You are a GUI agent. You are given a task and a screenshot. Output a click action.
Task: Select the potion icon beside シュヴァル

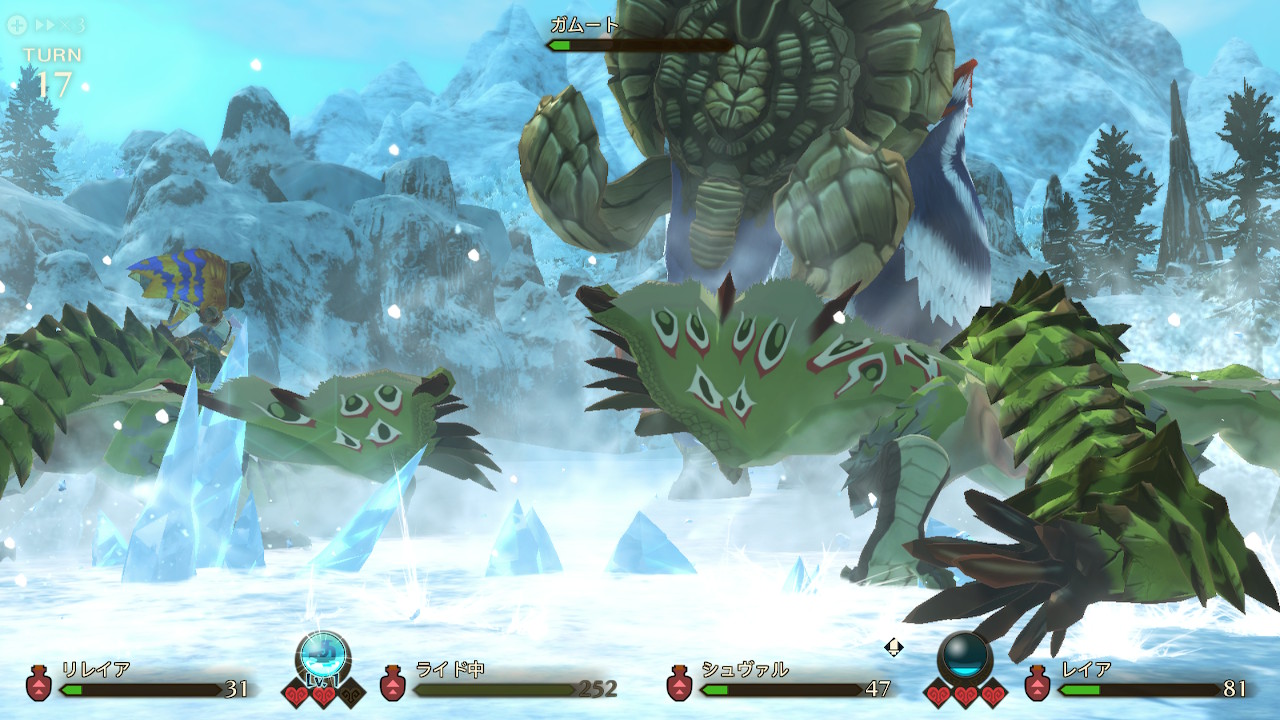680,683
